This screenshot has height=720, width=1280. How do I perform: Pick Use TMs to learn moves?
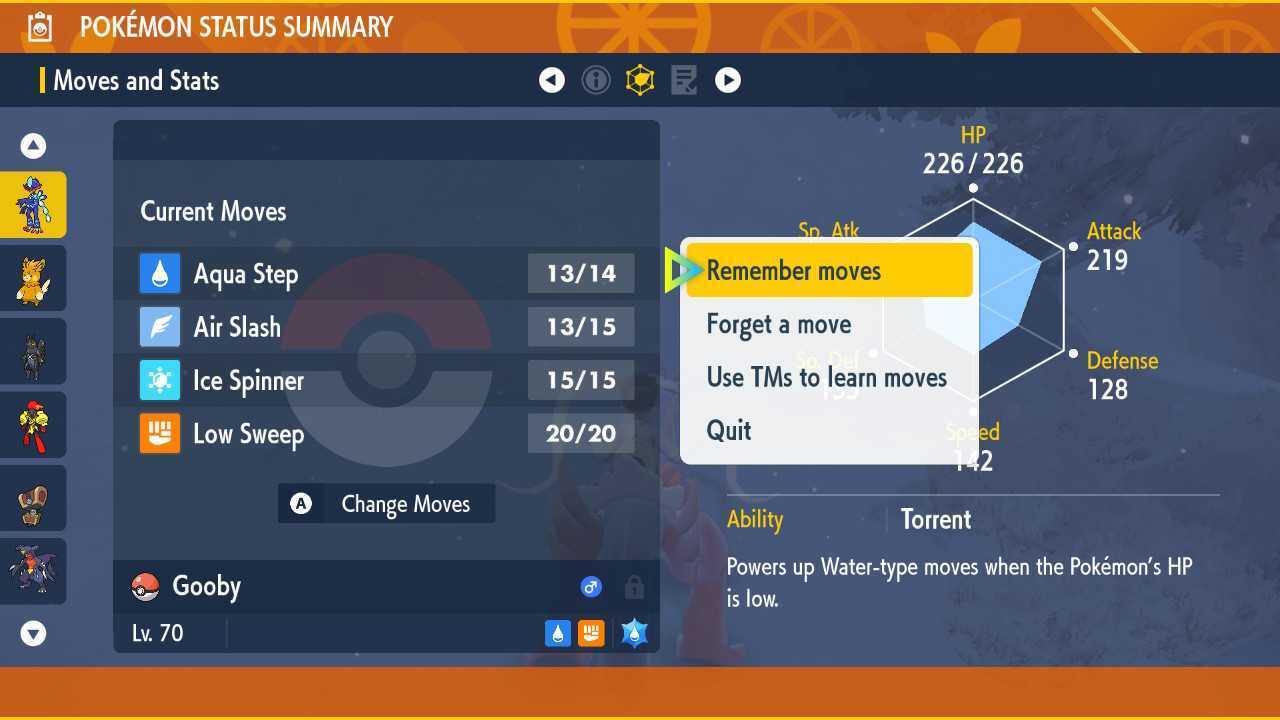tap(826, 377)
